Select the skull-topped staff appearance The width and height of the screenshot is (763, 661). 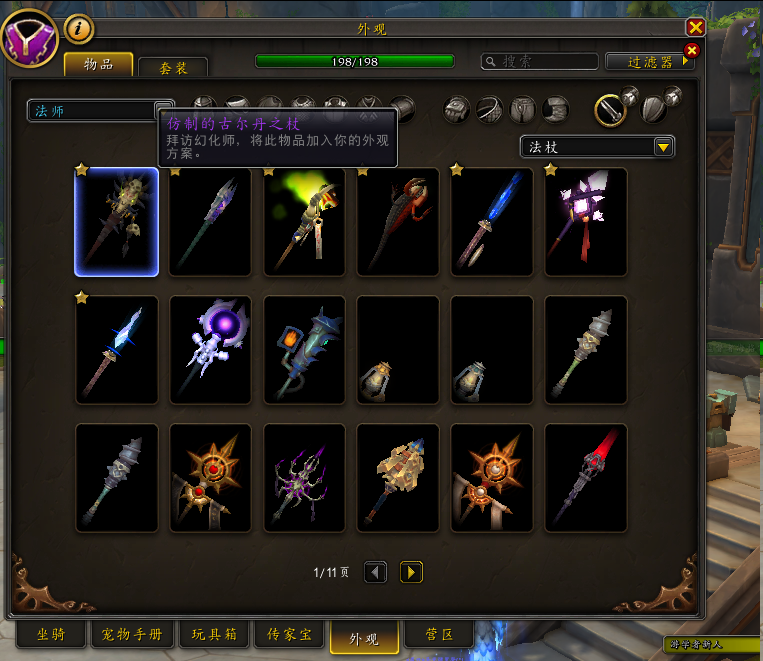(x=116, y=221)
